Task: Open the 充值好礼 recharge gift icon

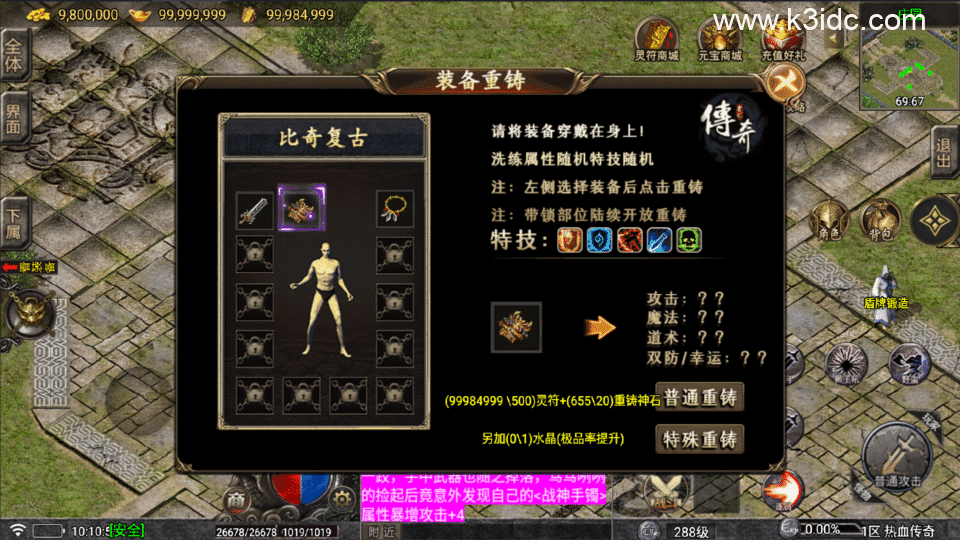Action: [783, 40]
